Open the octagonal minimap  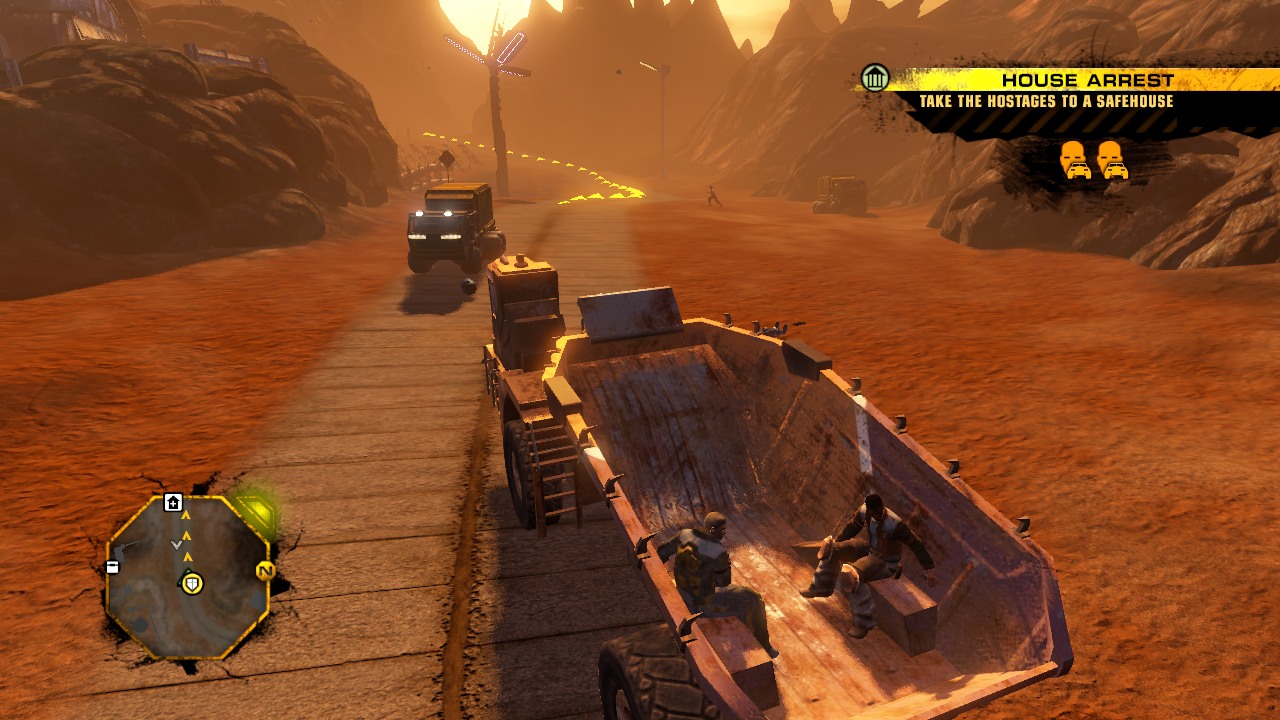pos(186,575)
